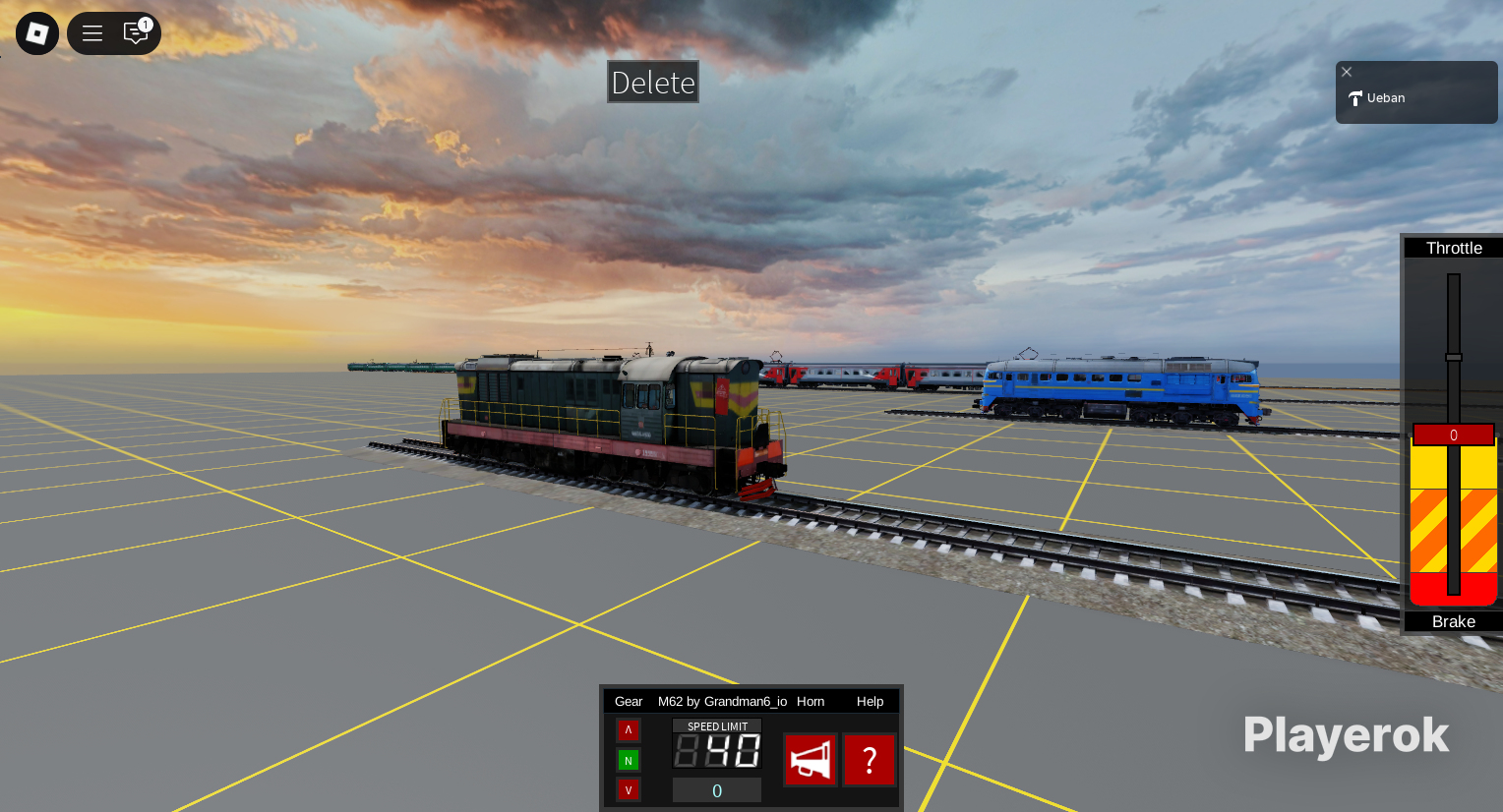Screen dimensions: 1503x812
Task: Shift gear down with the red down arrow
Action: pos(629,789)
